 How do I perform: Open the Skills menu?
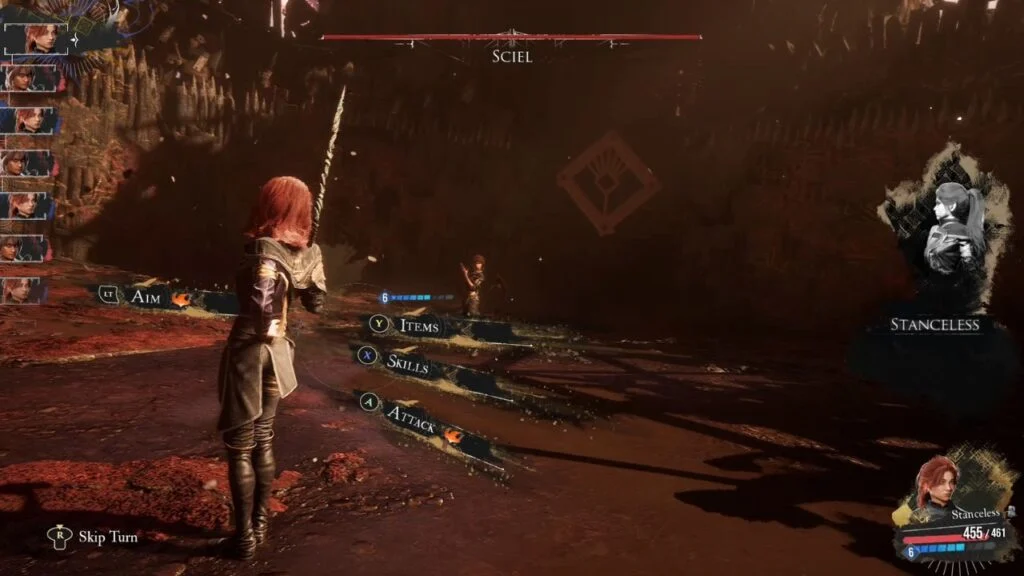(406, 365)
